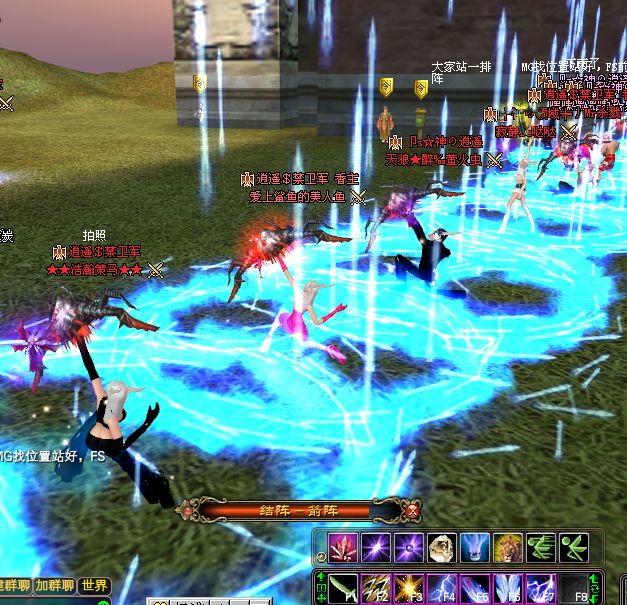This screenshot has width=627, height=605.
Task: Use the pale rock item icon
Action: [x=441, y=548]
